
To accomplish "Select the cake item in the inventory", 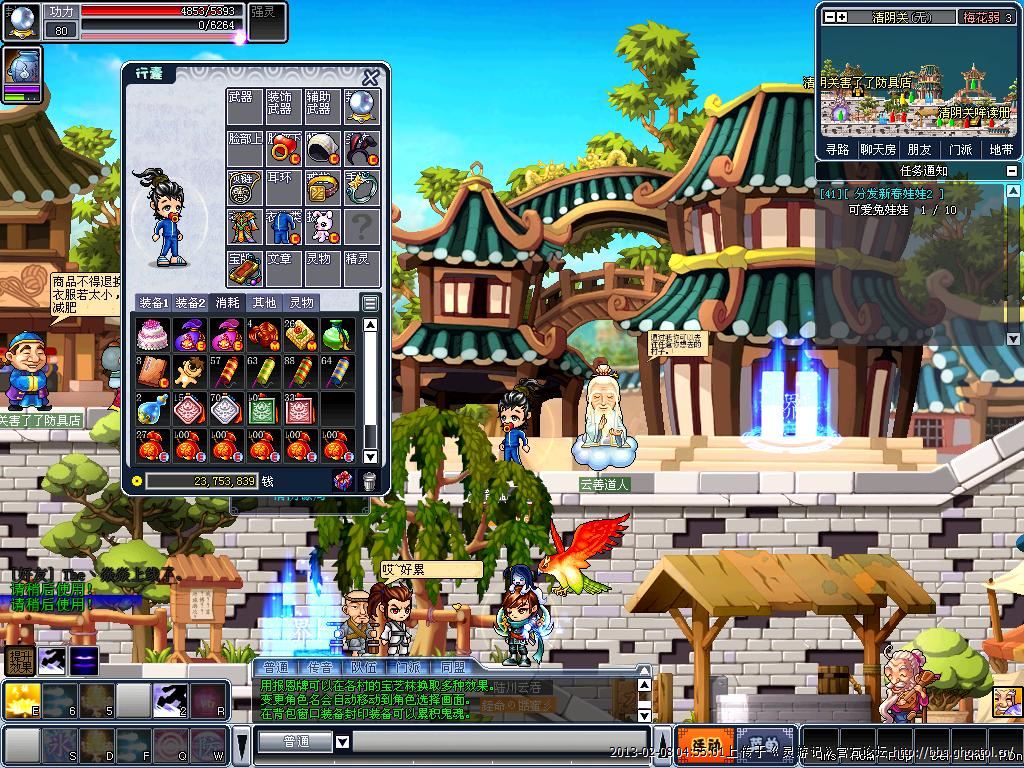I will (151, 334).
